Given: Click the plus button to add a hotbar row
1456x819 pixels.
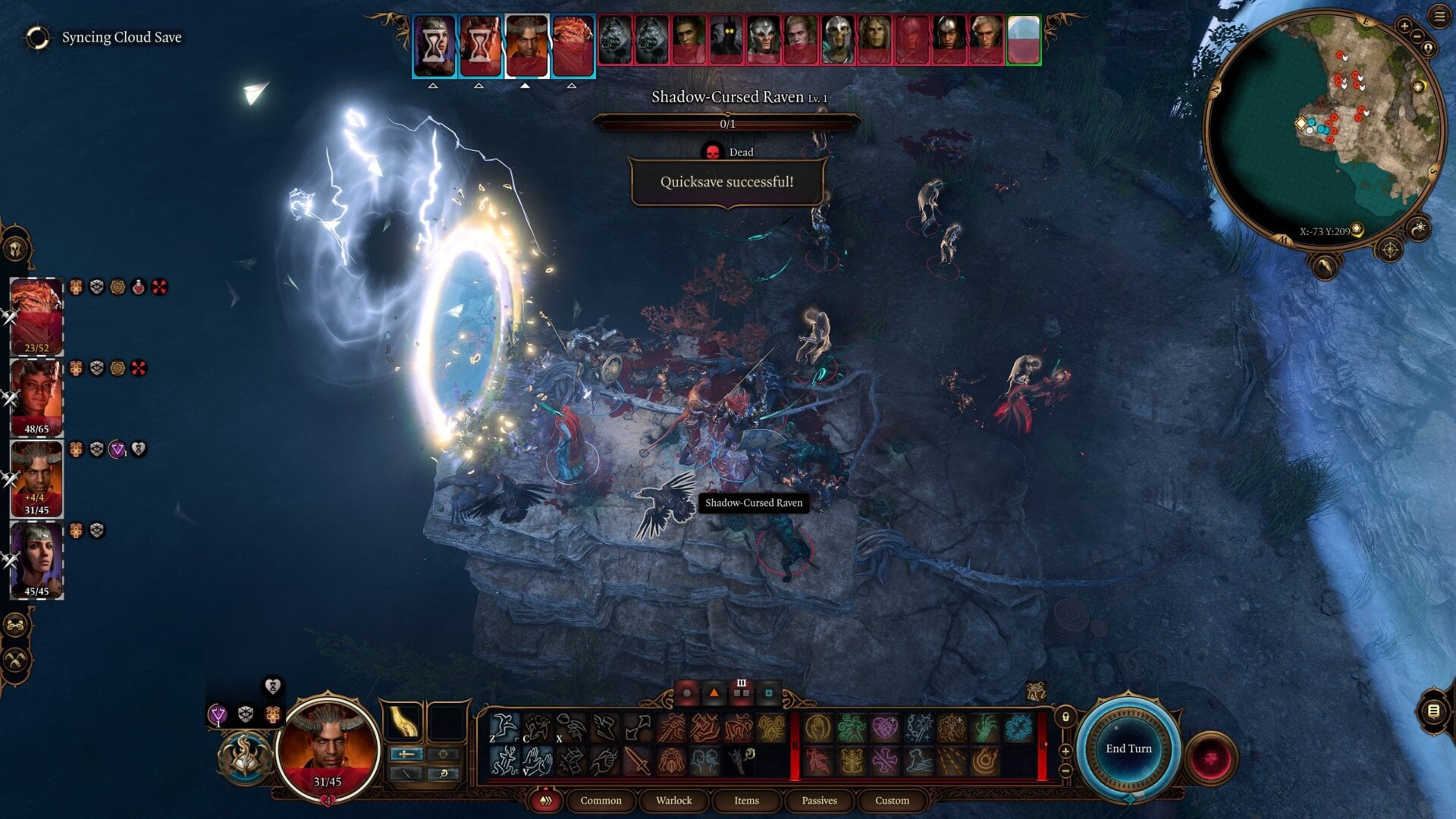Looking at the screenshot, I should [x=1066, y=751].
